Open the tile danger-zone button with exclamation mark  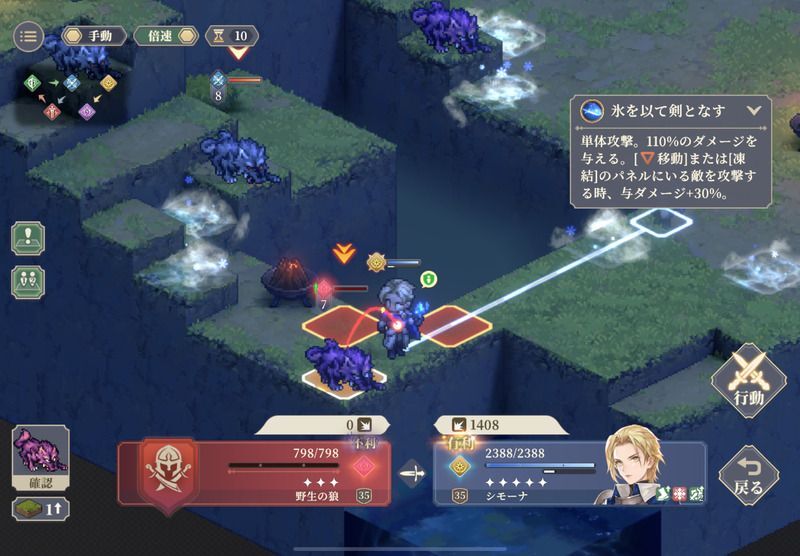tap(28, 239)
